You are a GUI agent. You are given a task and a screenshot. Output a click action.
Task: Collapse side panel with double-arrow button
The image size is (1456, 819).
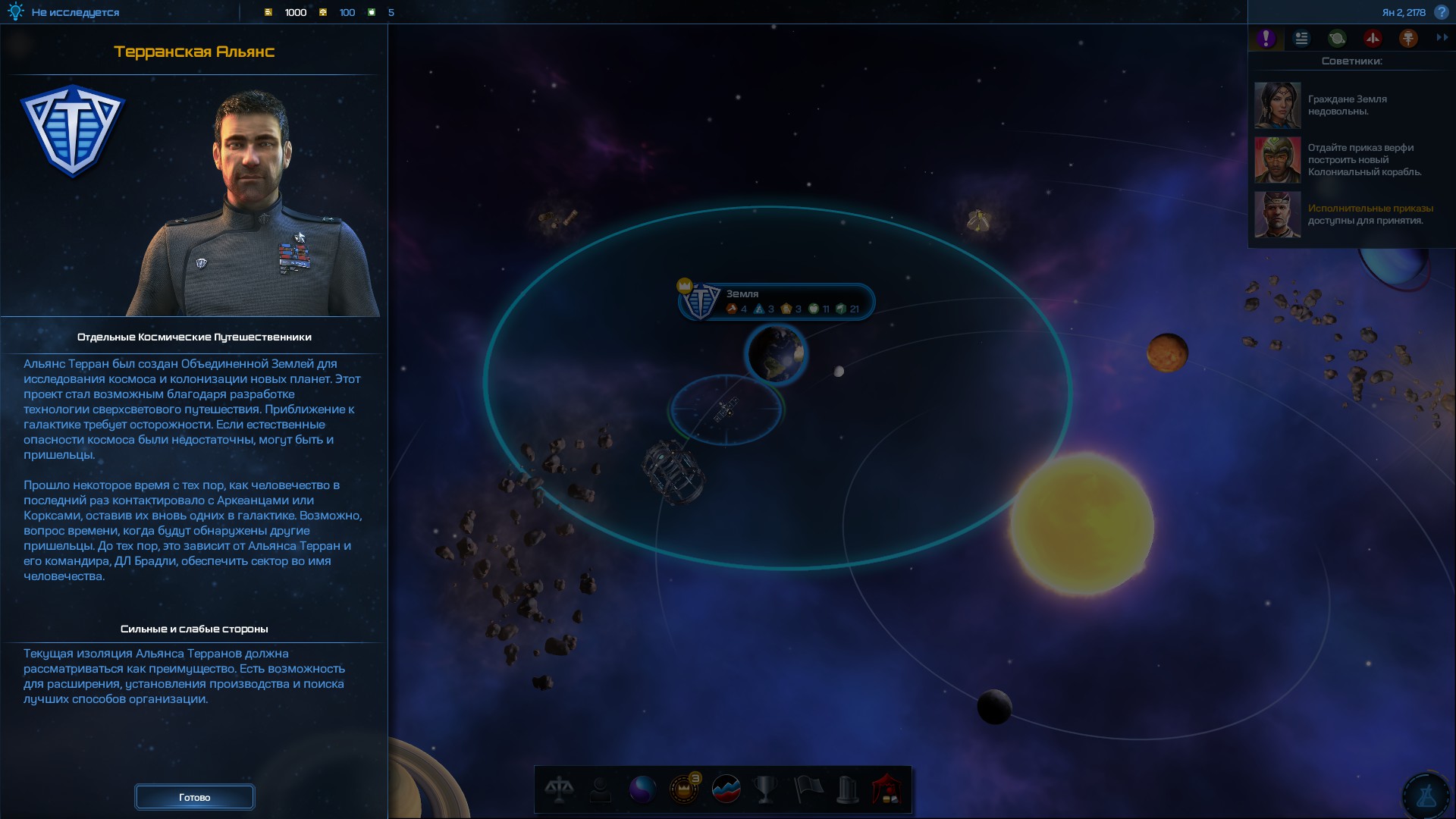coord(1442,38)
